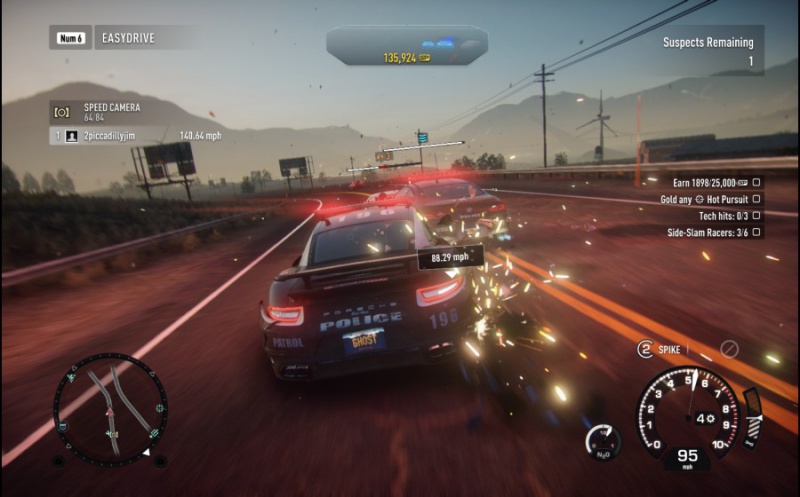Select the empty crossed-out pursuit tech slot
Screen dimensions: 800x497
tap(730, 349)
